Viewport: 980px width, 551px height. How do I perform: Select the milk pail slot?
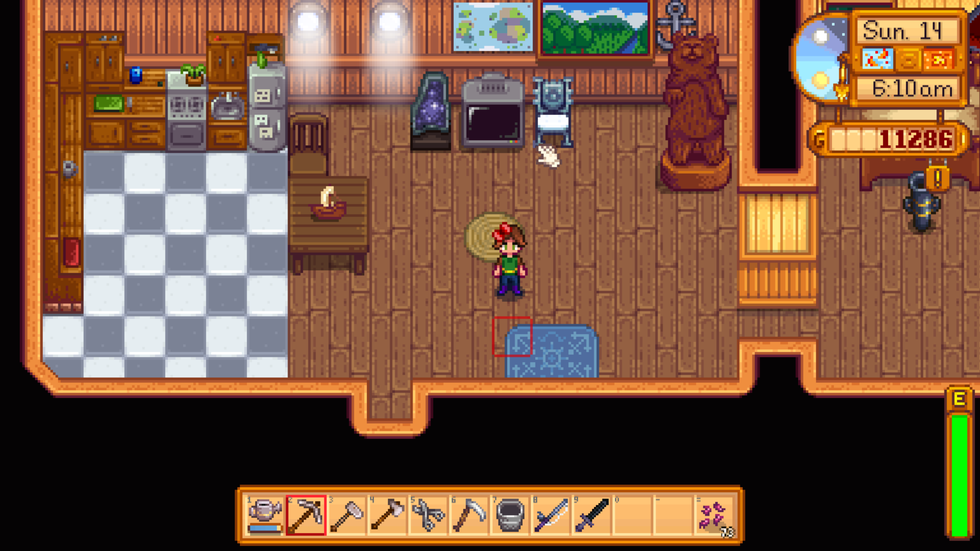click(511, 516)
